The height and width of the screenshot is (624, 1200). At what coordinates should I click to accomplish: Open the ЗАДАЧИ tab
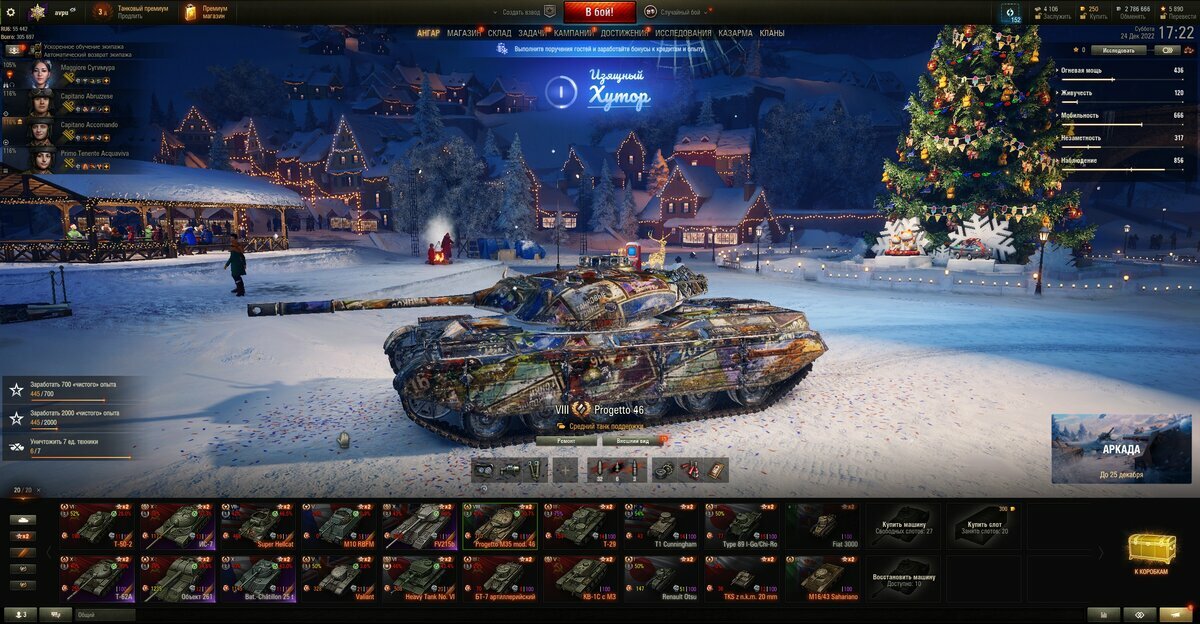click(x=532, y=33)
